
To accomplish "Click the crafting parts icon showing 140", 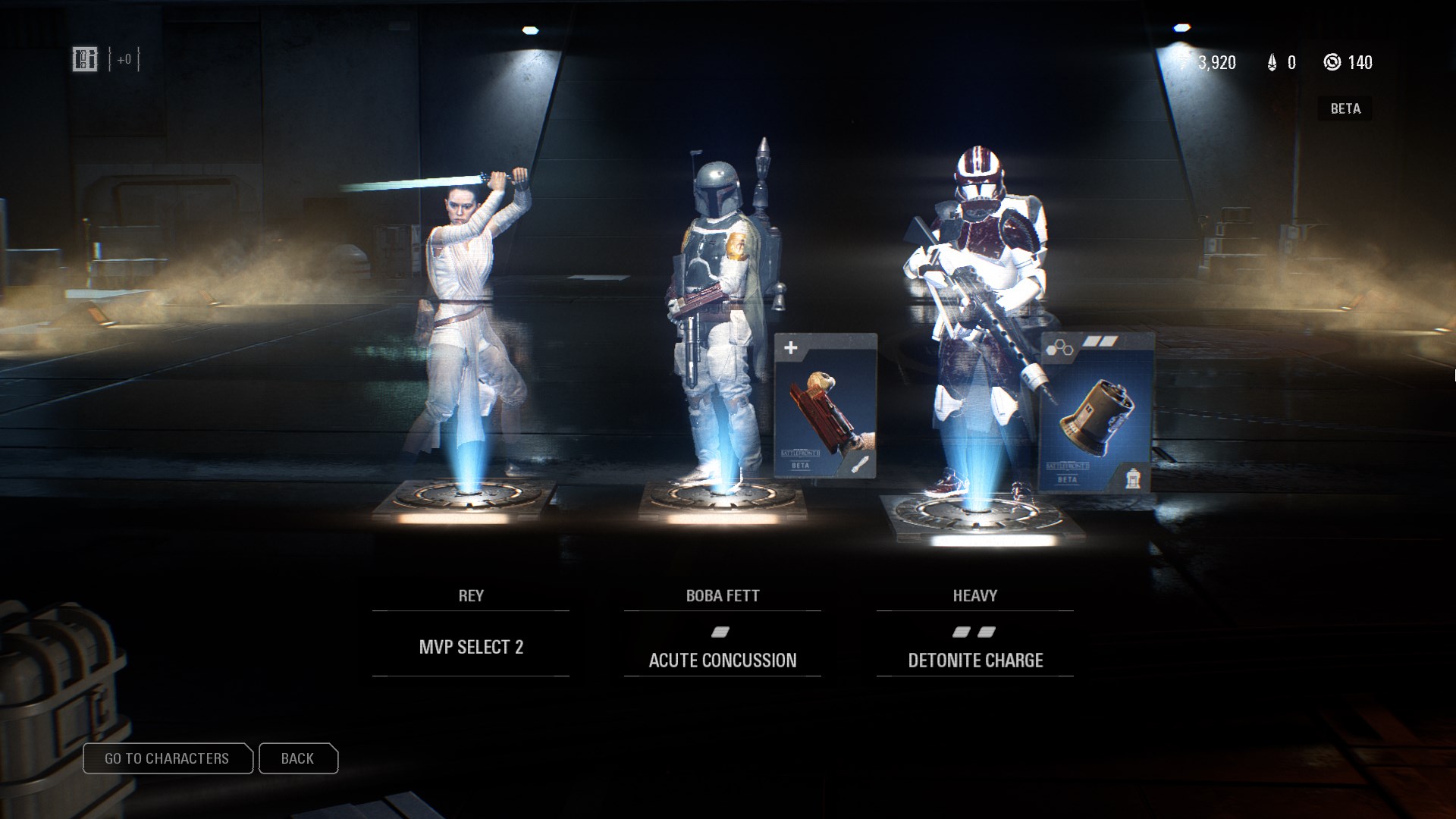I will tap(1334, 63).
